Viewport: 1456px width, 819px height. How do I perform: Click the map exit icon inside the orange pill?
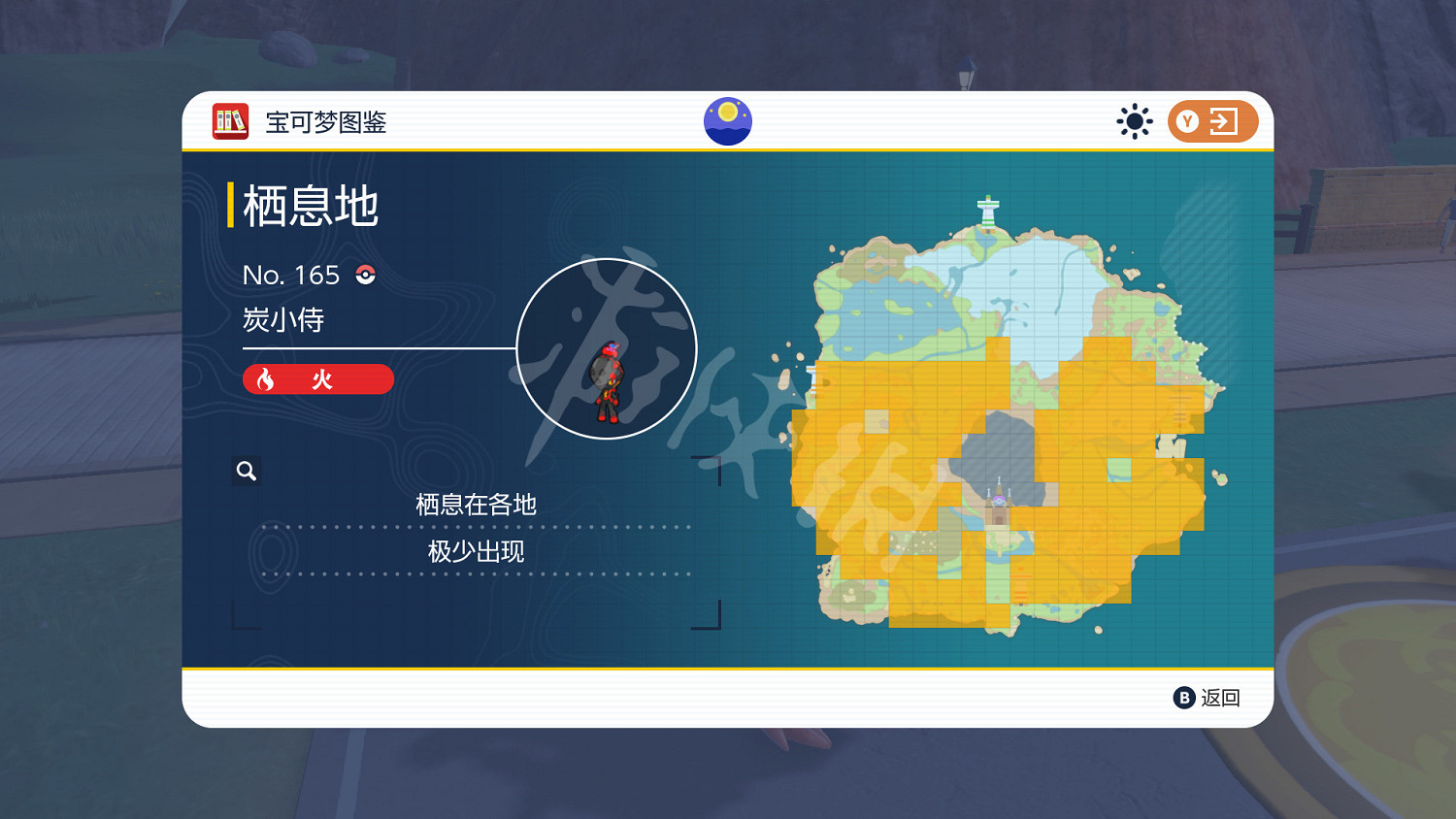(1225, 120)
